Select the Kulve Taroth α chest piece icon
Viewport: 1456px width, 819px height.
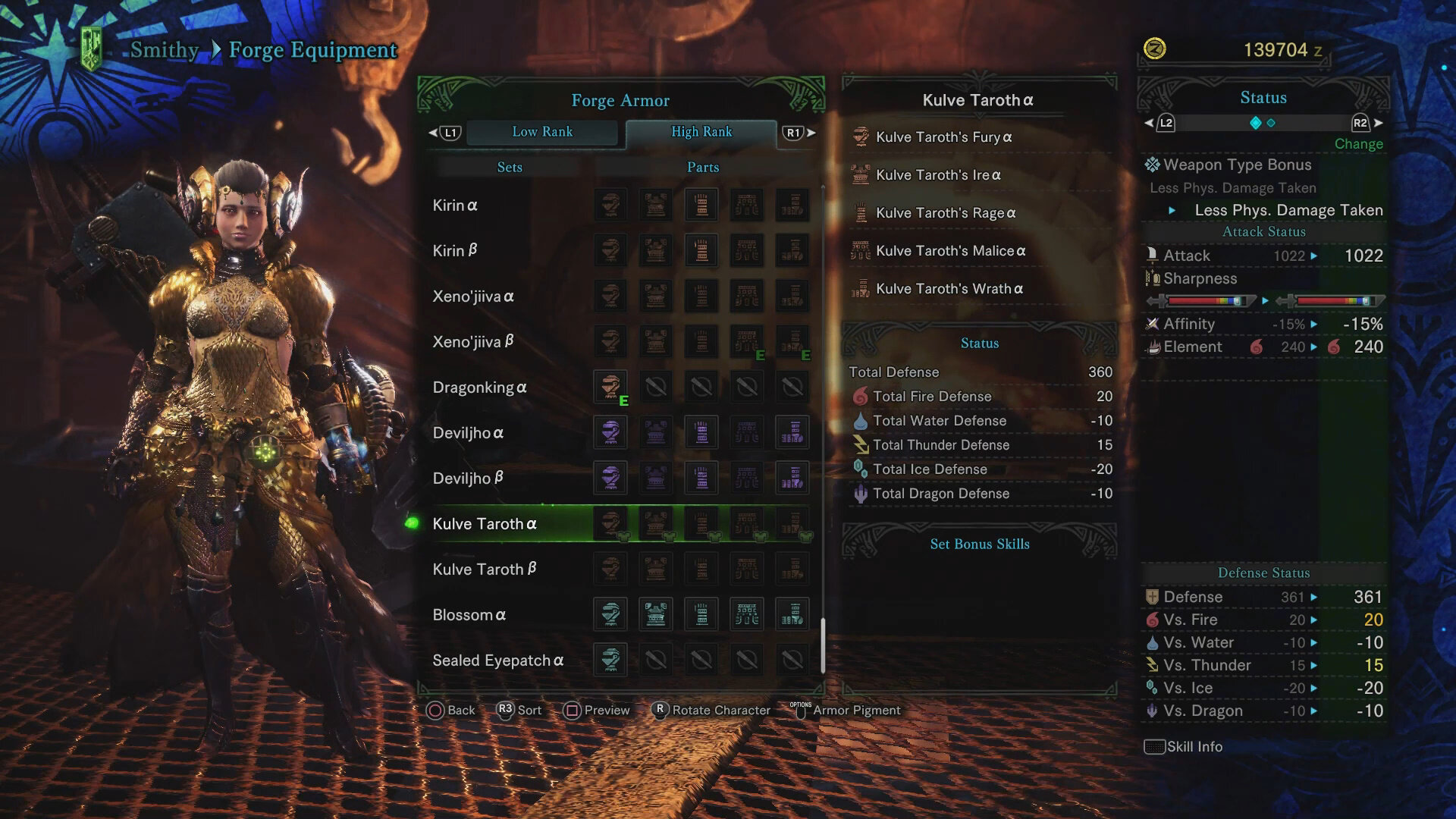[x=656, y=523]
